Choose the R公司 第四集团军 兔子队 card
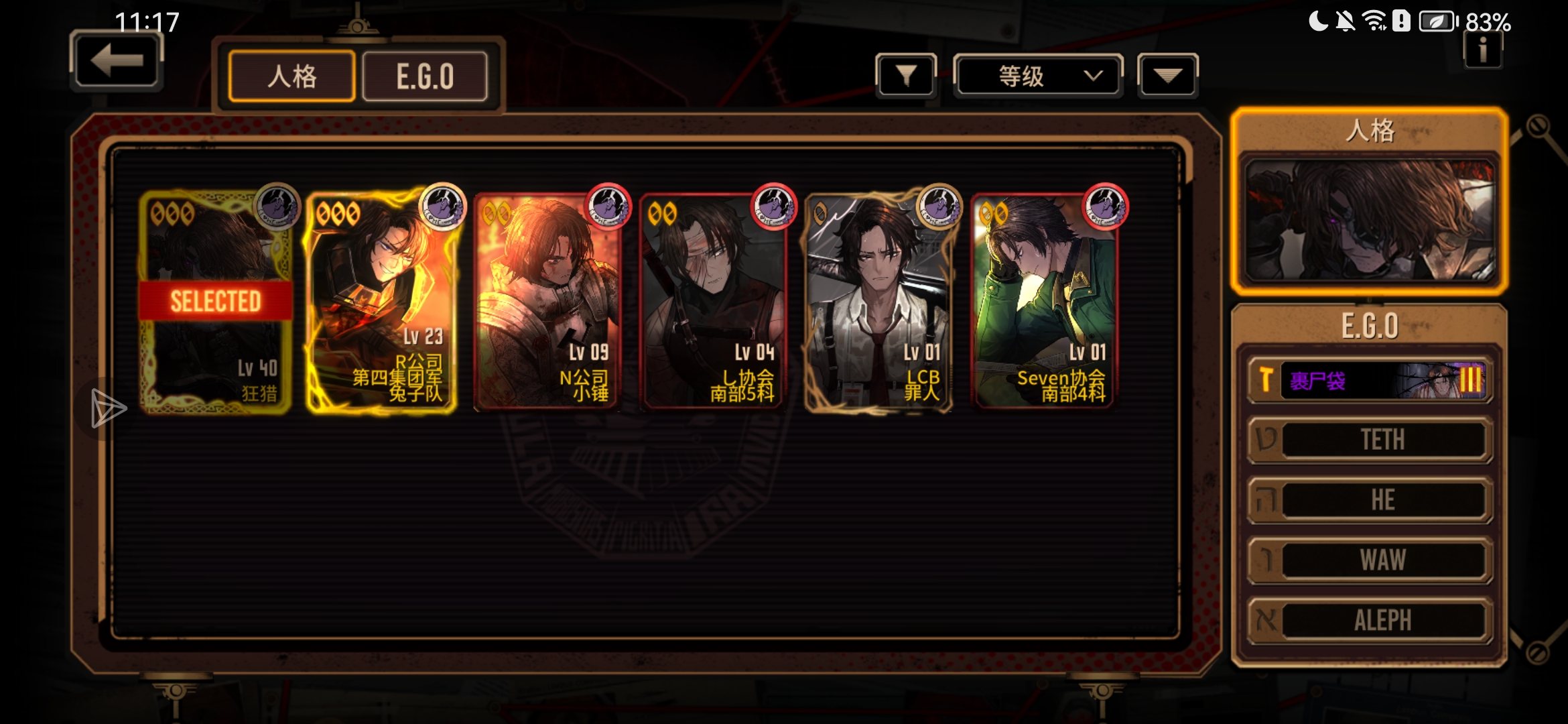 click(x=381, y=302)
